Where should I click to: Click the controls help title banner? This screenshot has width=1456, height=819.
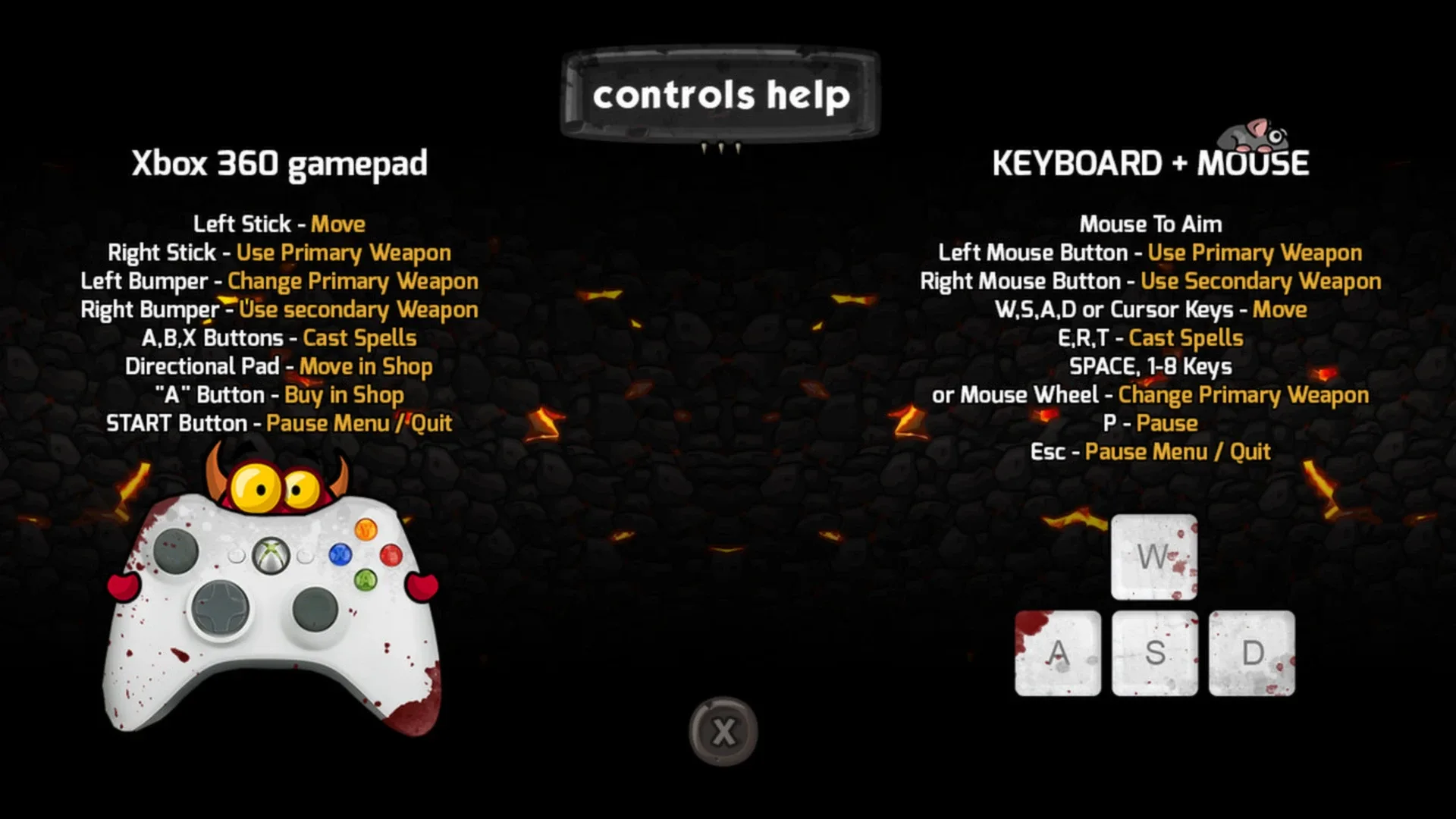tap(720, 93)
